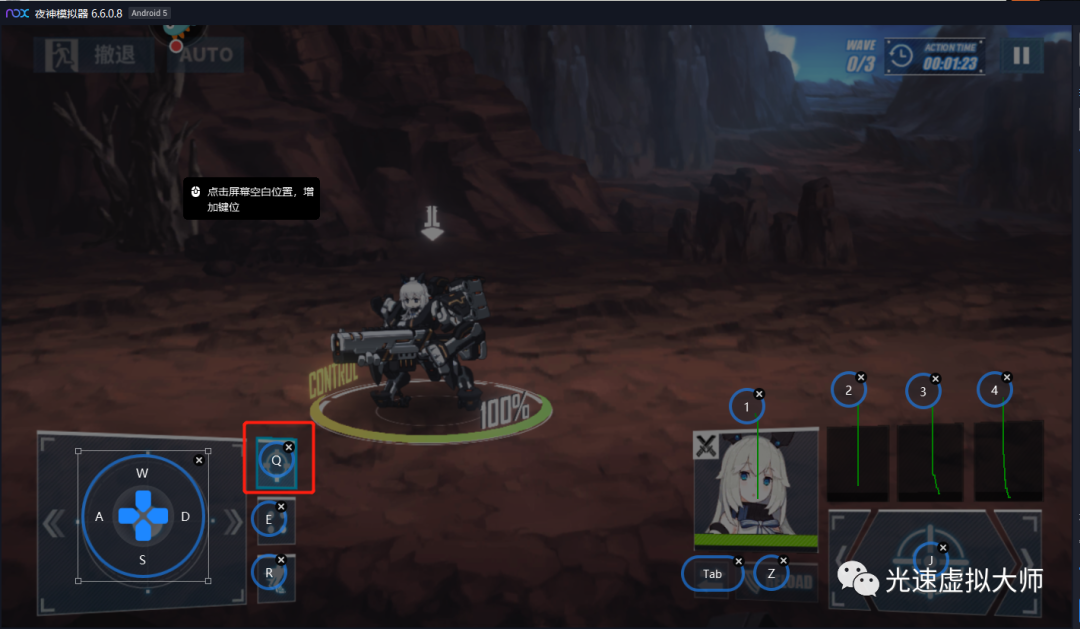The height and width of the screenshot is (629, 1080).
Task: Click the swap button under the Tab key
Action: click(712, 574)
